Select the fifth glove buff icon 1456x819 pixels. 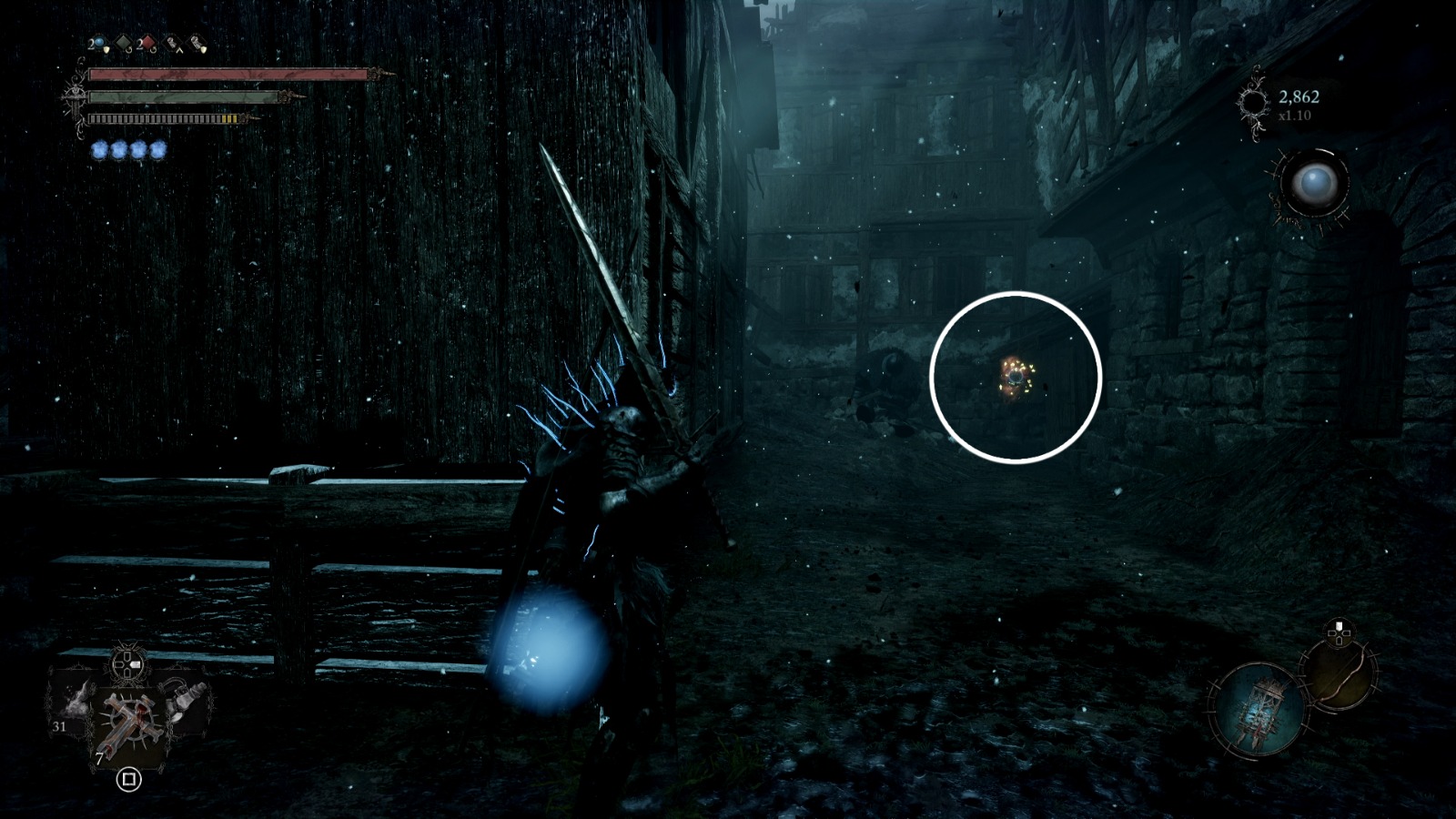pos(196,41)
